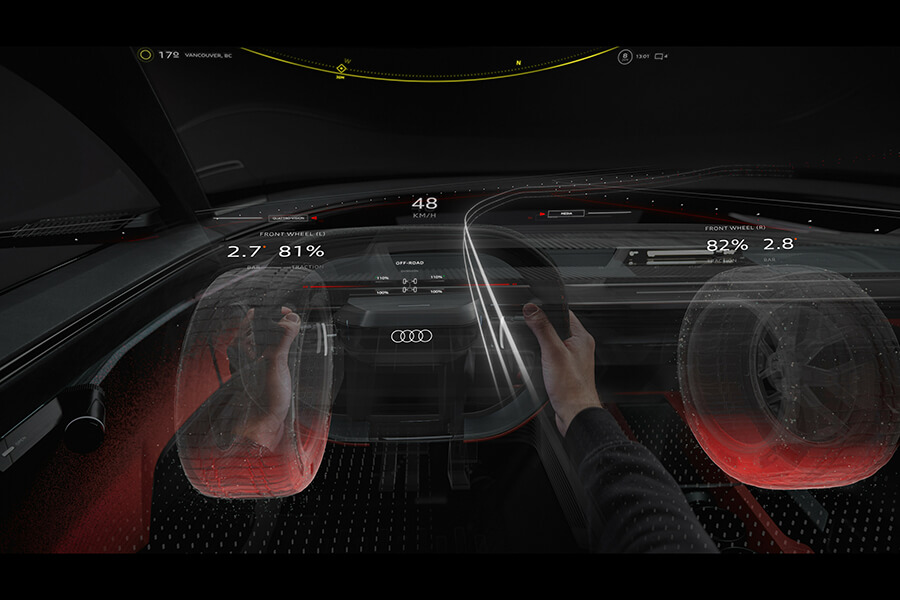Select the Off-Road mode indicator

[411, 262]
